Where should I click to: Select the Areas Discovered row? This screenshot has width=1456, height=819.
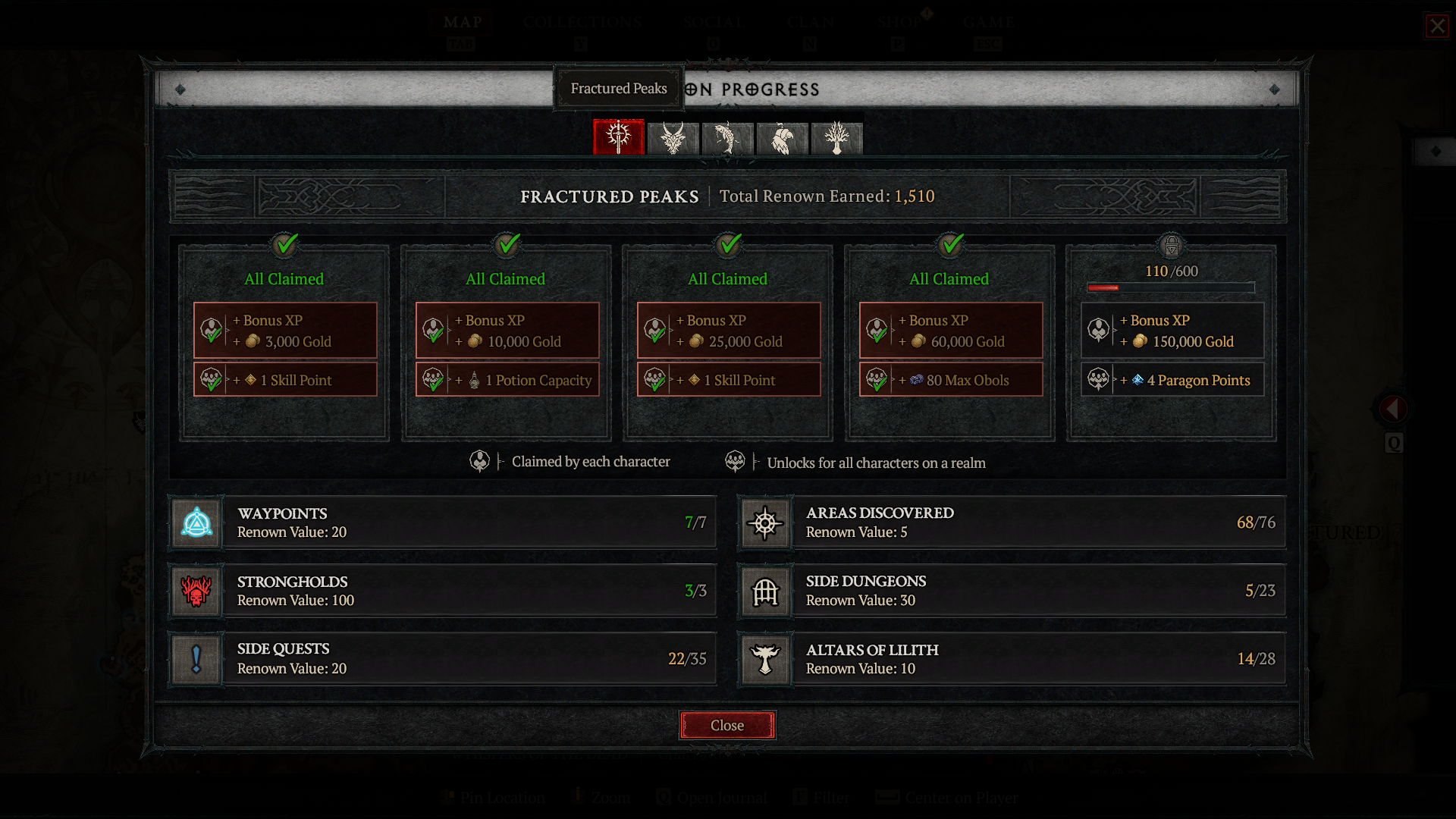[x=1012, y=522]
